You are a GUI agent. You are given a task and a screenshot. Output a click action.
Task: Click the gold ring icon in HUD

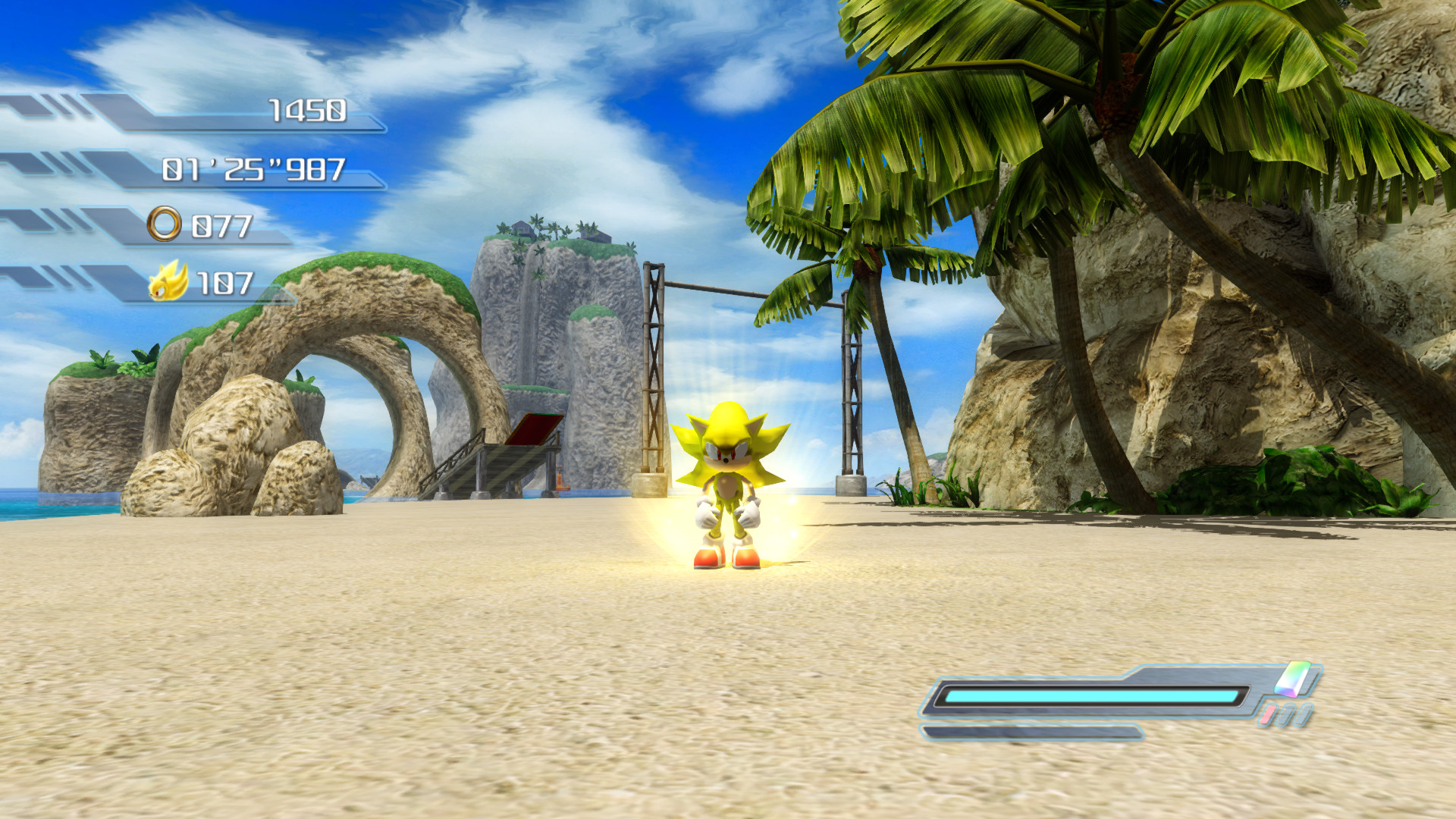(x=165, y=224)
